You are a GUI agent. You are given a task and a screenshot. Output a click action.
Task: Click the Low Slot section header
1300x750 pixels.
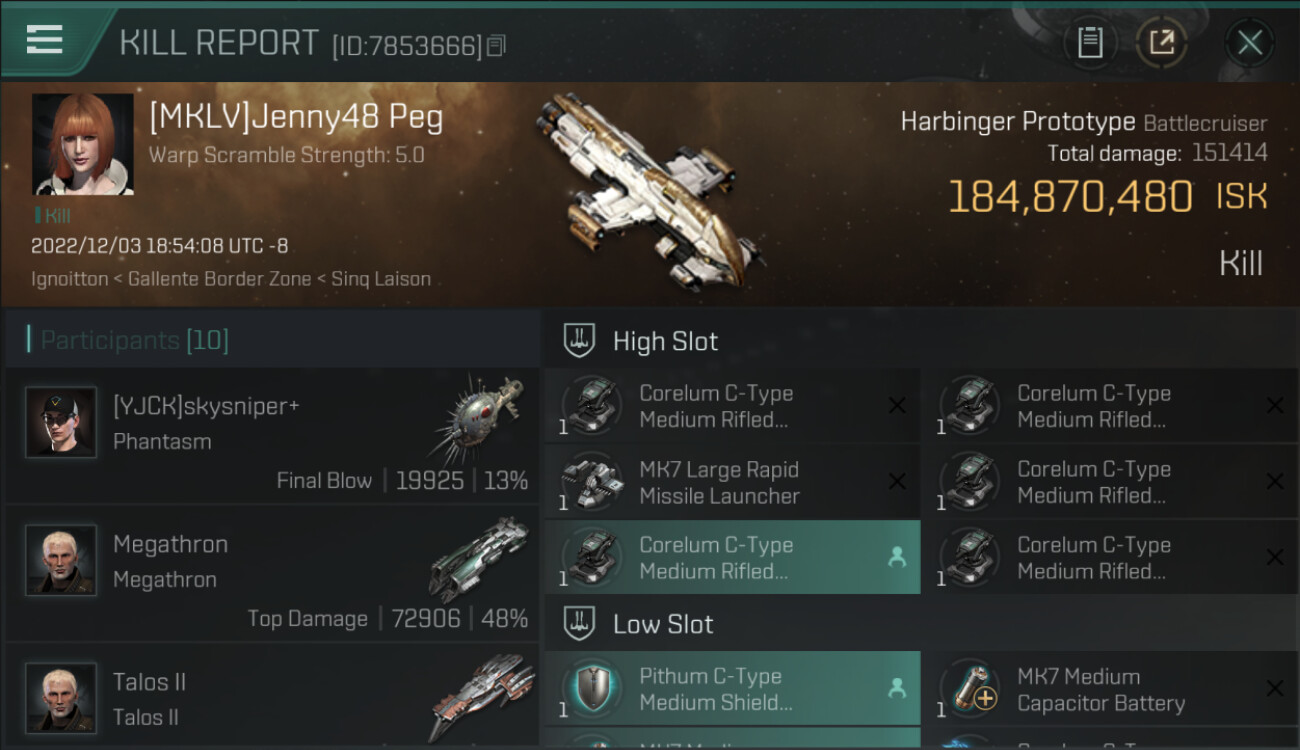pyautogui.click(x=663, y=624)
